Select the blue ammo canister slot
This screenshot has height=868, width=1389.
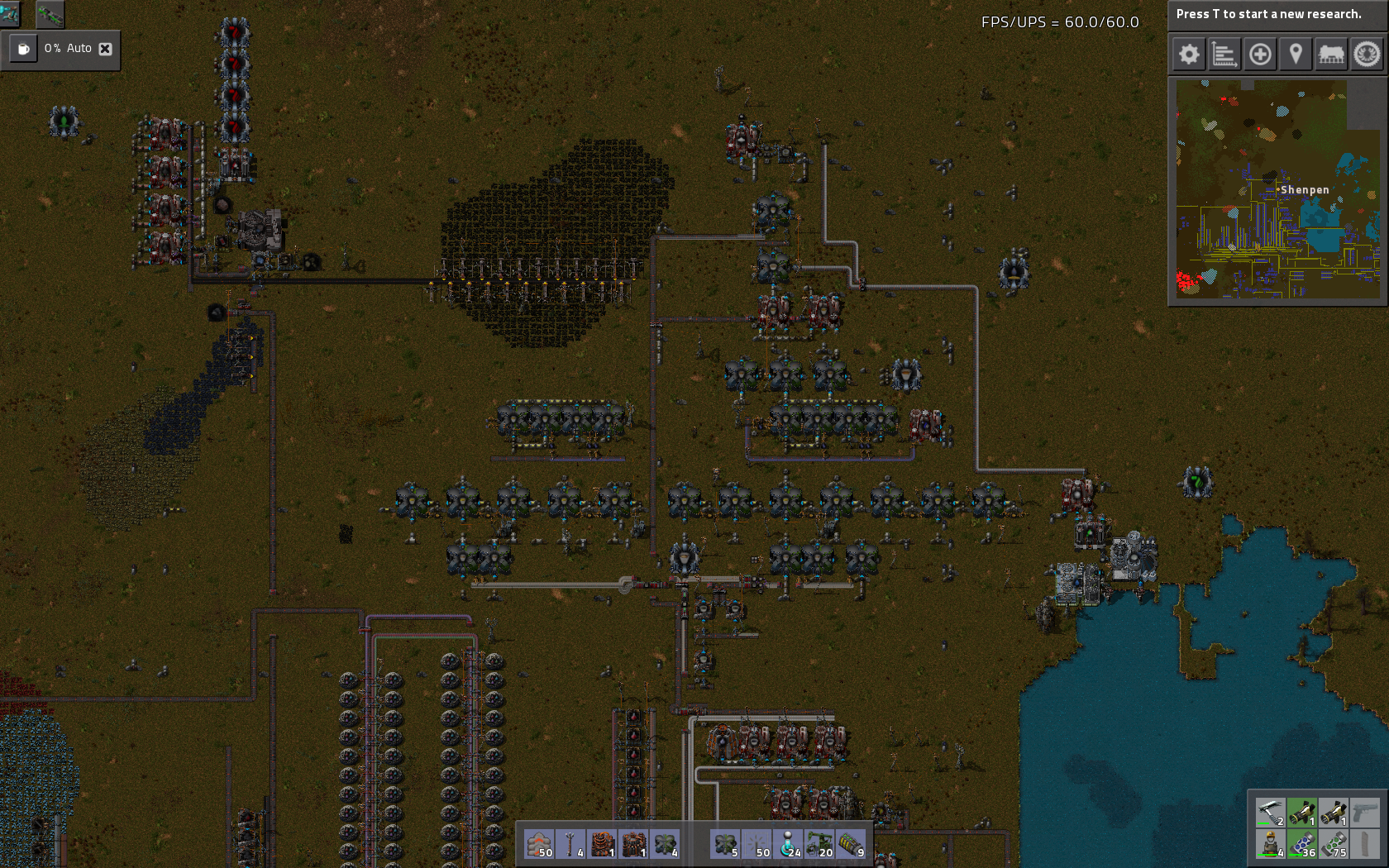point(1301,844)
